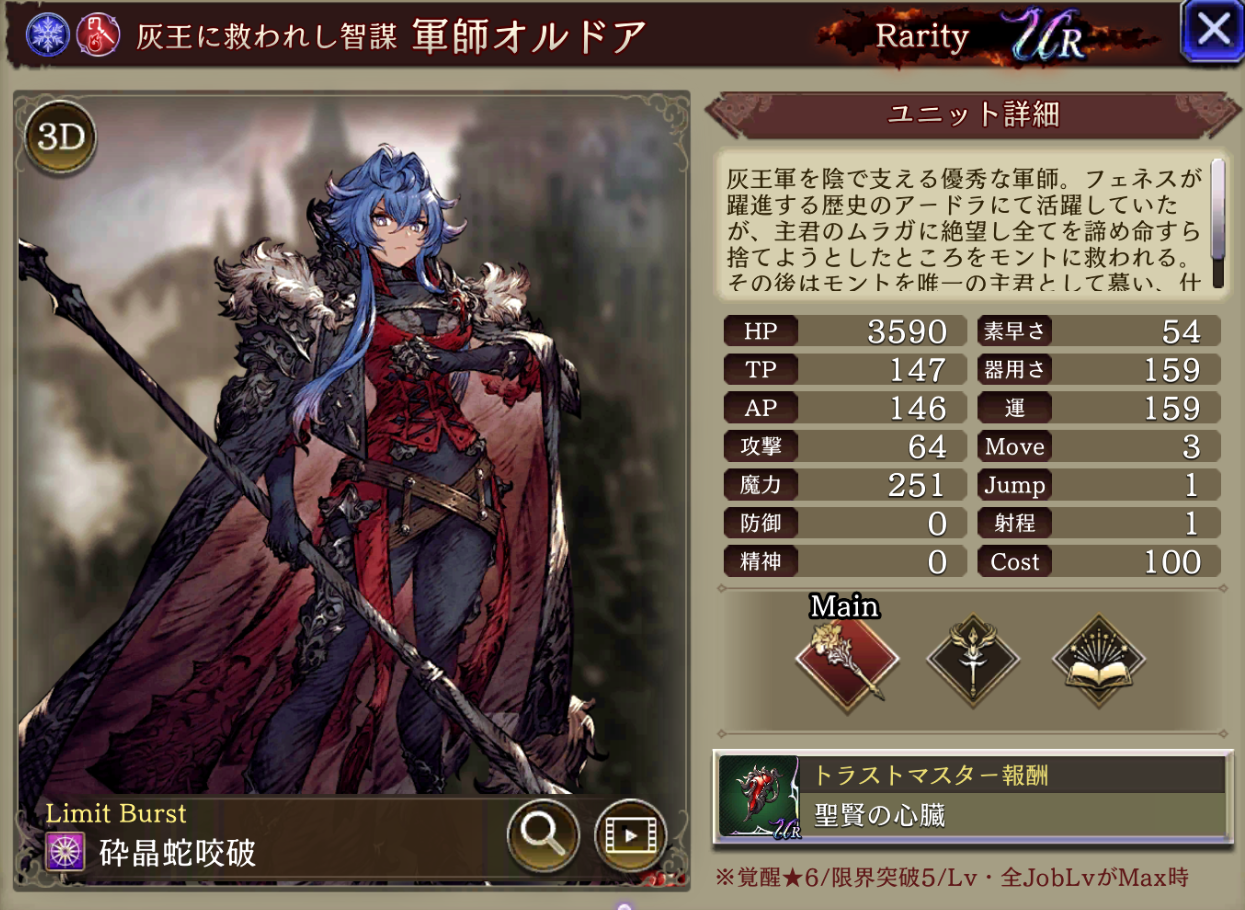1245x910 pixels.
Task: Tap the red job icon beside the ice element
Action: 98,35
